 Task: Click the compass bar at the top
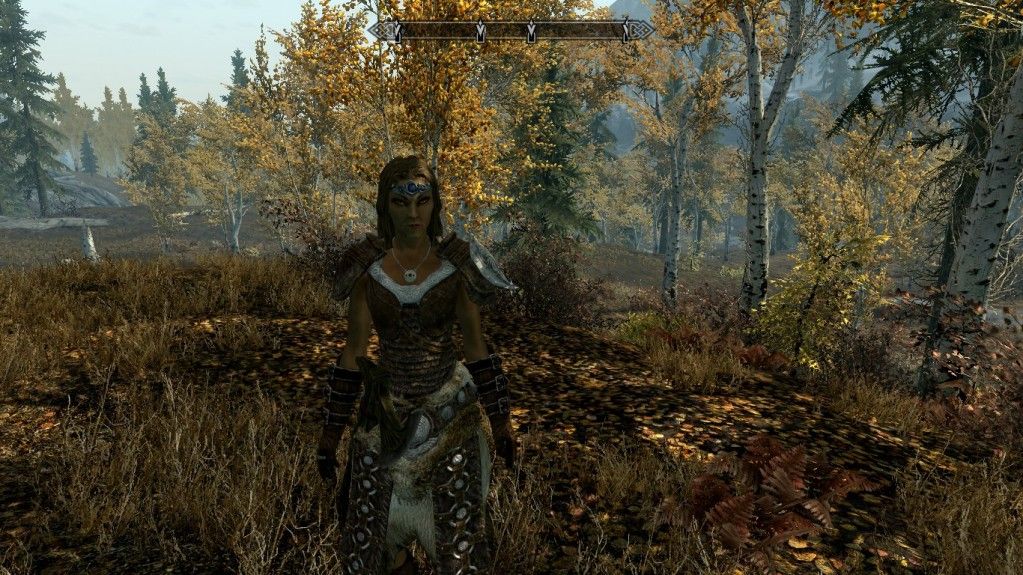click(x=510, y=31)
